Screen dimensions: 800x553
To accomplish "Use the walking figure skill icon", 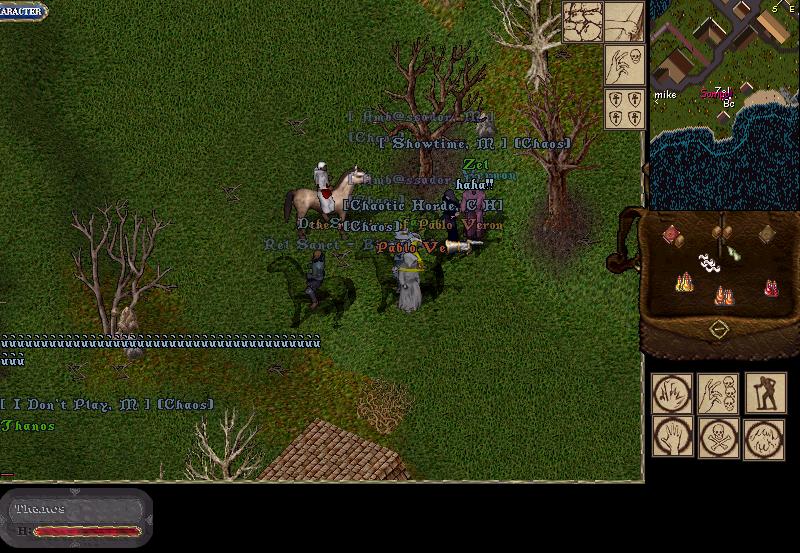I will point(764,394).
